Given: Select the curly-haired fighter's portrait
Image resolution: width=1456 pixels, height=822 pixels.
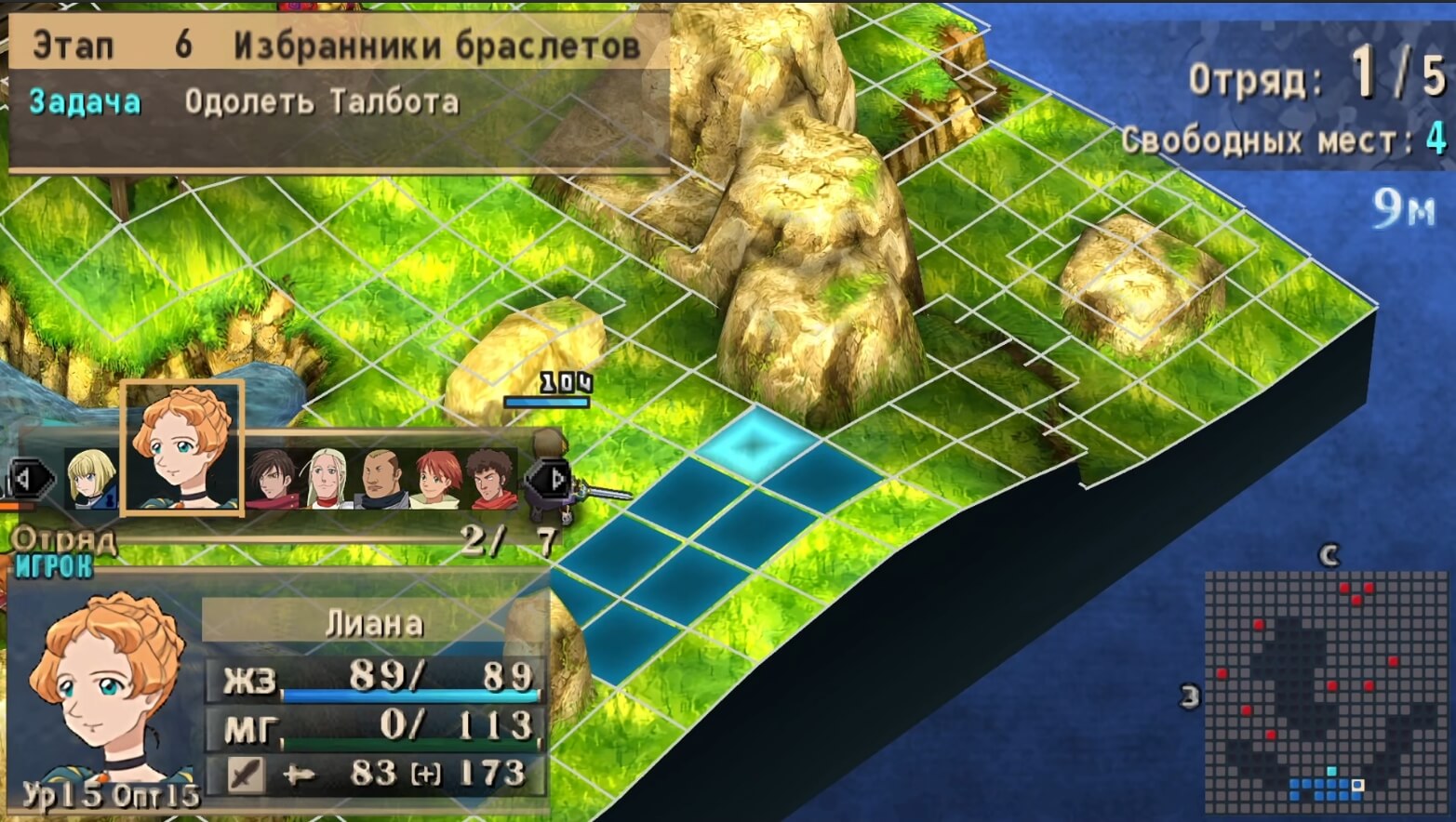Looking at the screenshot, I should click(491, 479).
